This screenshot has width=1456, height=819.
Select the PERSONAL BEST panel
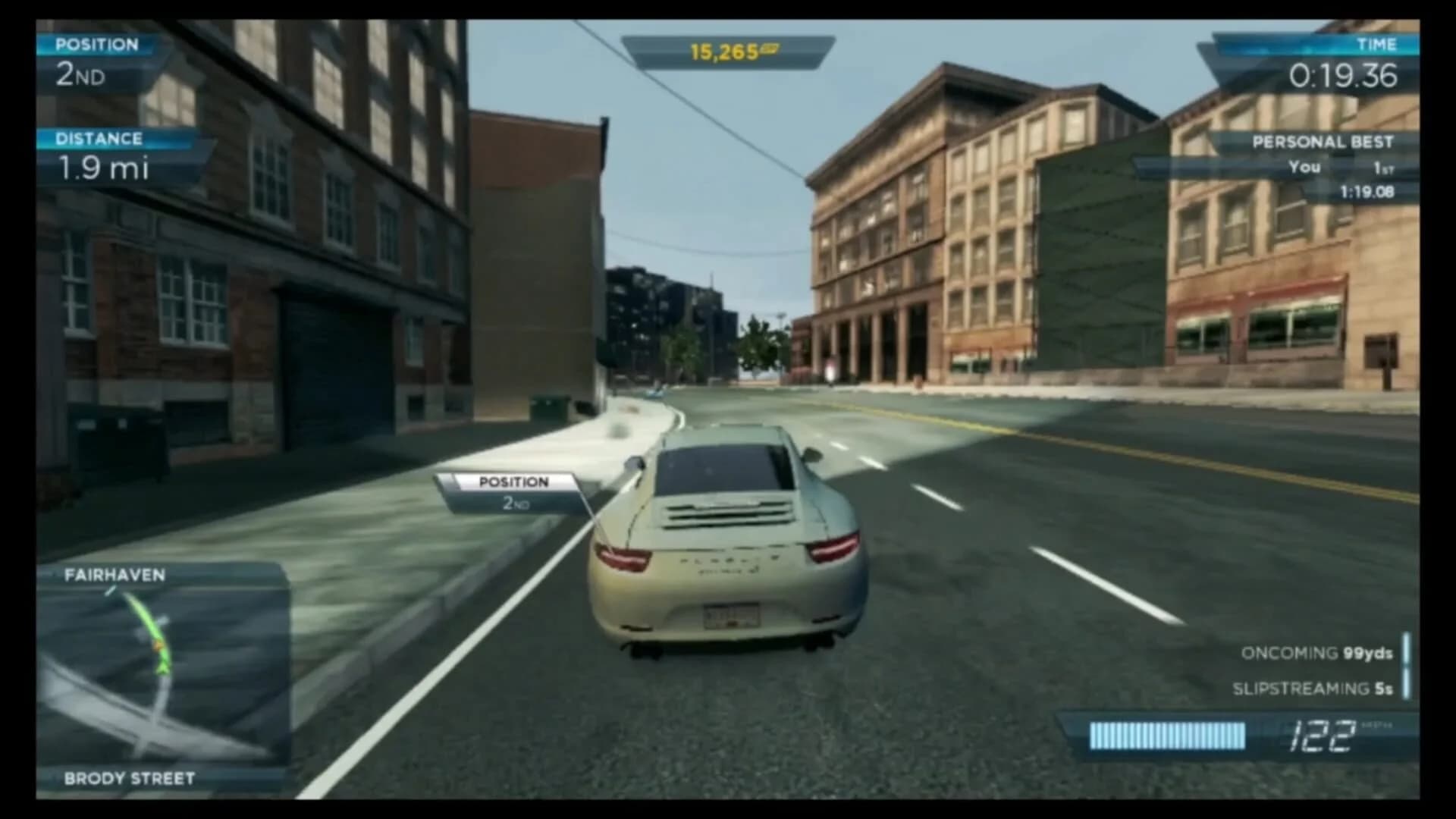(1323, 140)
